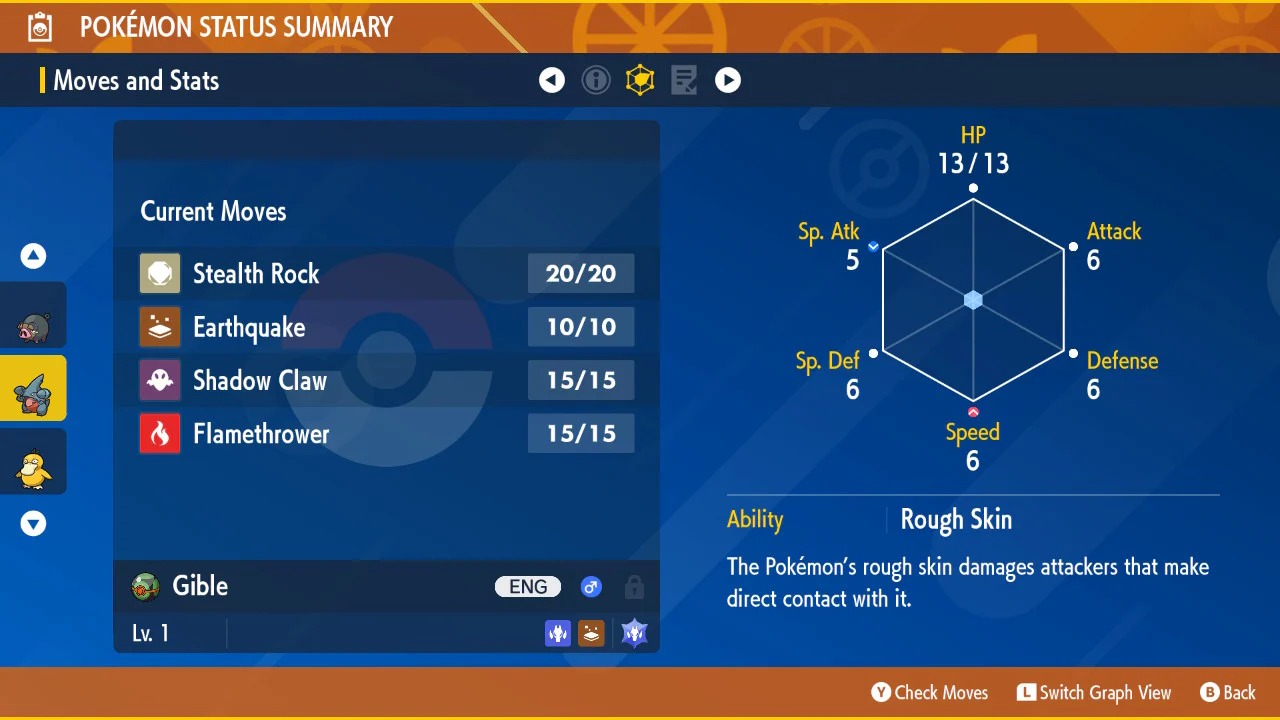Go to the previous summary page arrow
Viewport: 1280px width, 720px height.
click(x=552, y=80)
